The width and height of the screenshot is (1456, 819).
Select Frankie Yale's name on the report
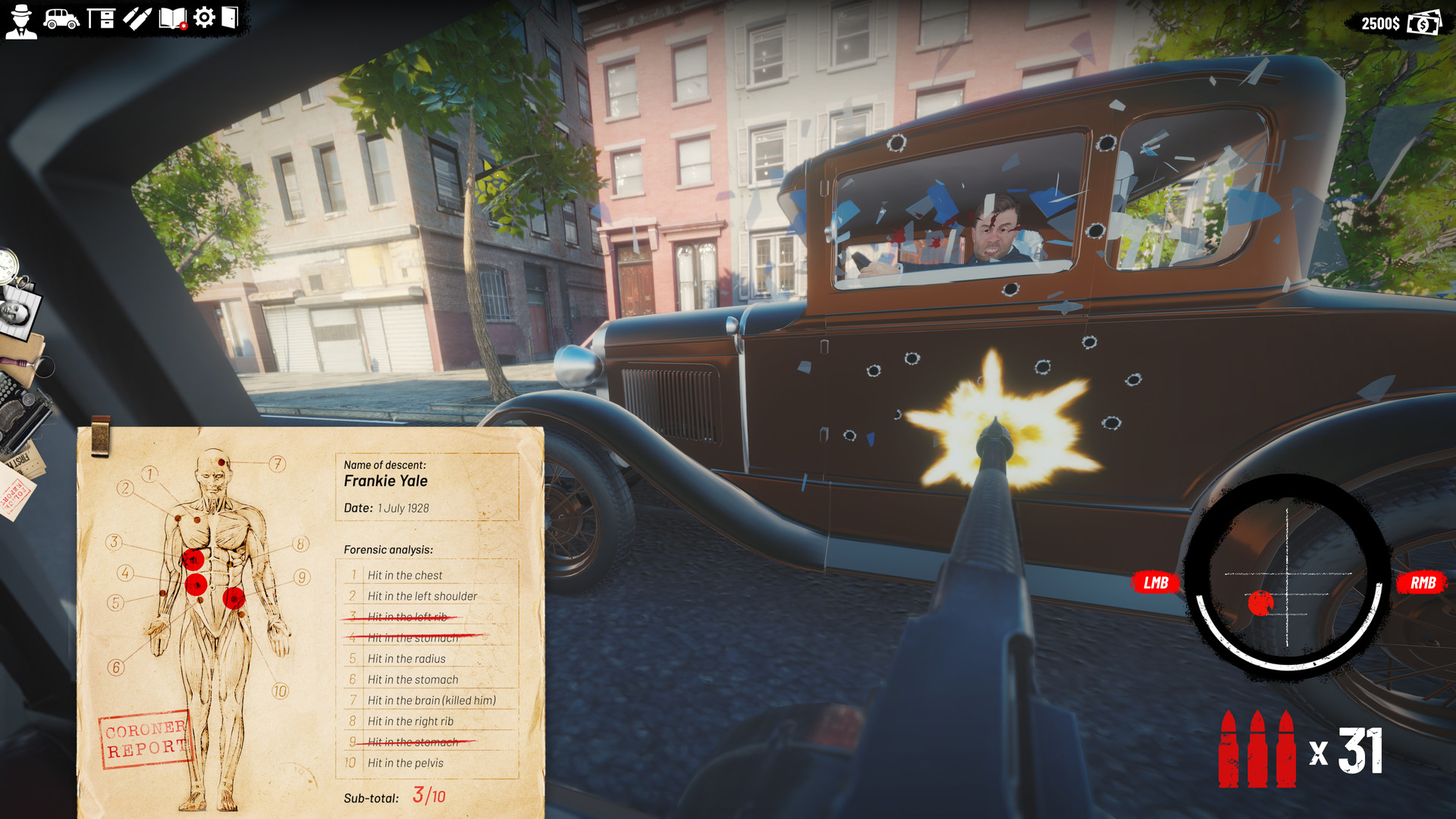click(385, 481)
